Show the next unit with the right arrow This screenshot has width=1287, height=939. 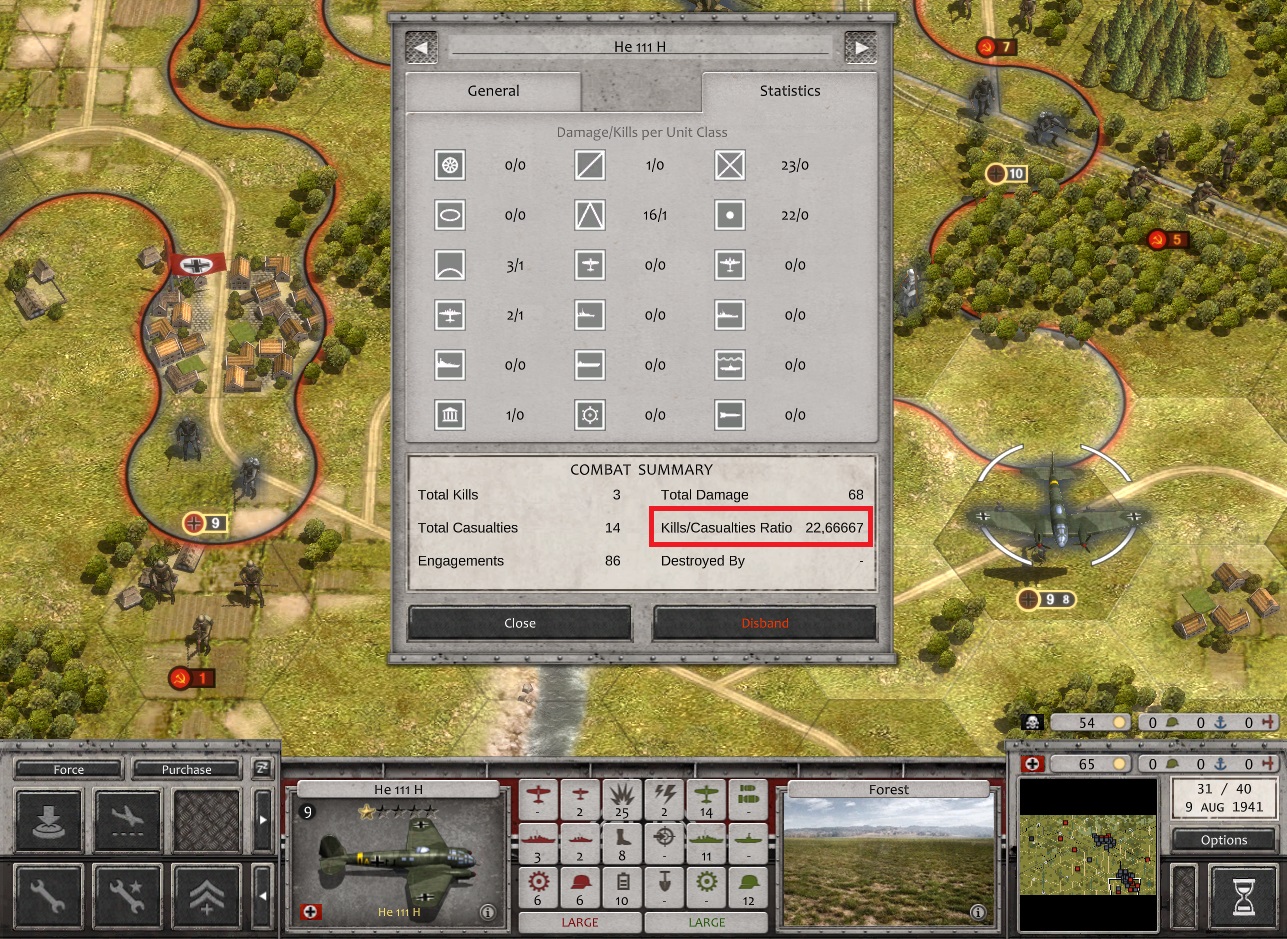(x=860, y=47)
